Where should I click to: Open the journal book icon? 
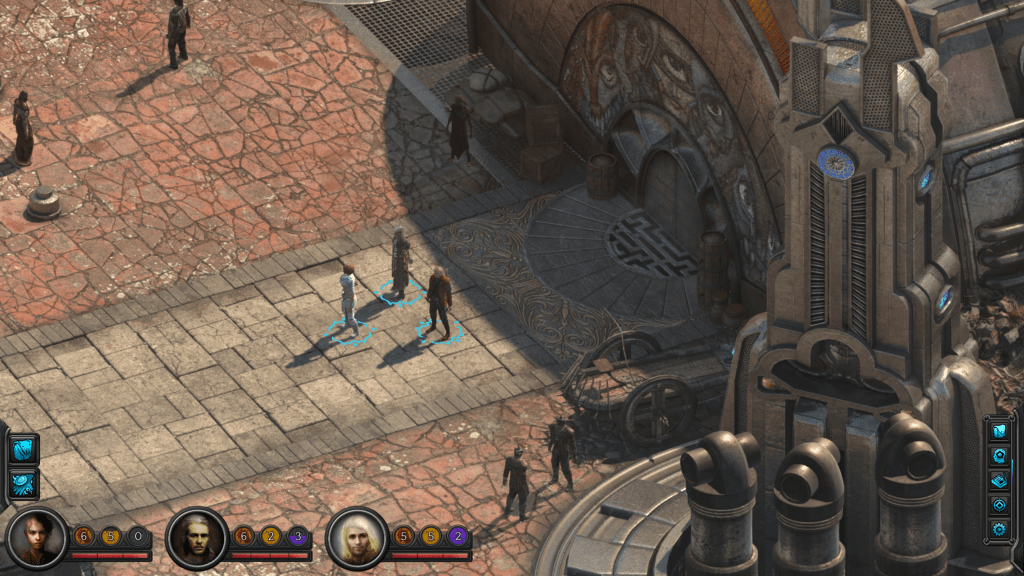[999, 480]
